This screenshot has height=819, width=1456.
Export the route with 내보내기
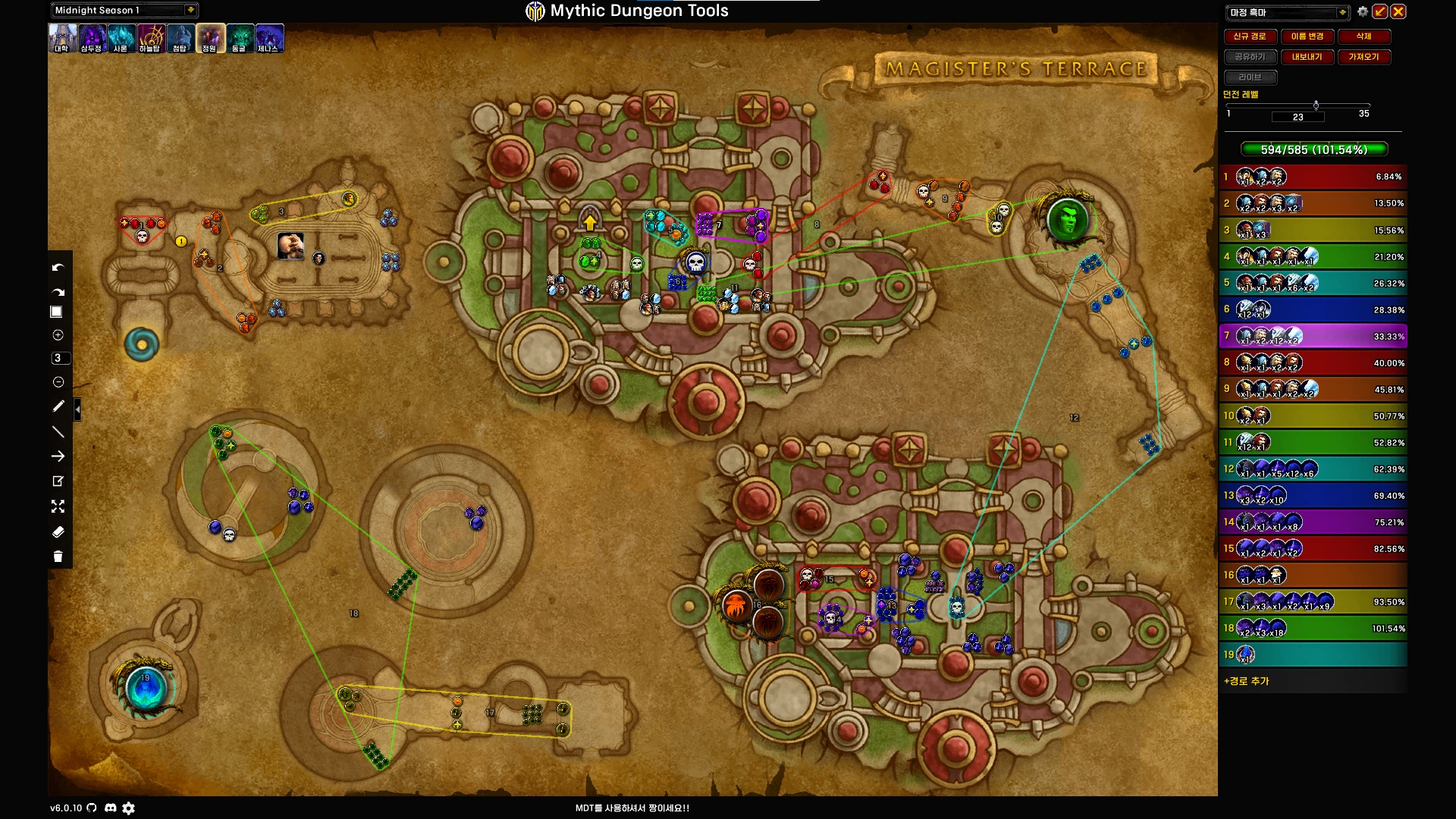1307,57
